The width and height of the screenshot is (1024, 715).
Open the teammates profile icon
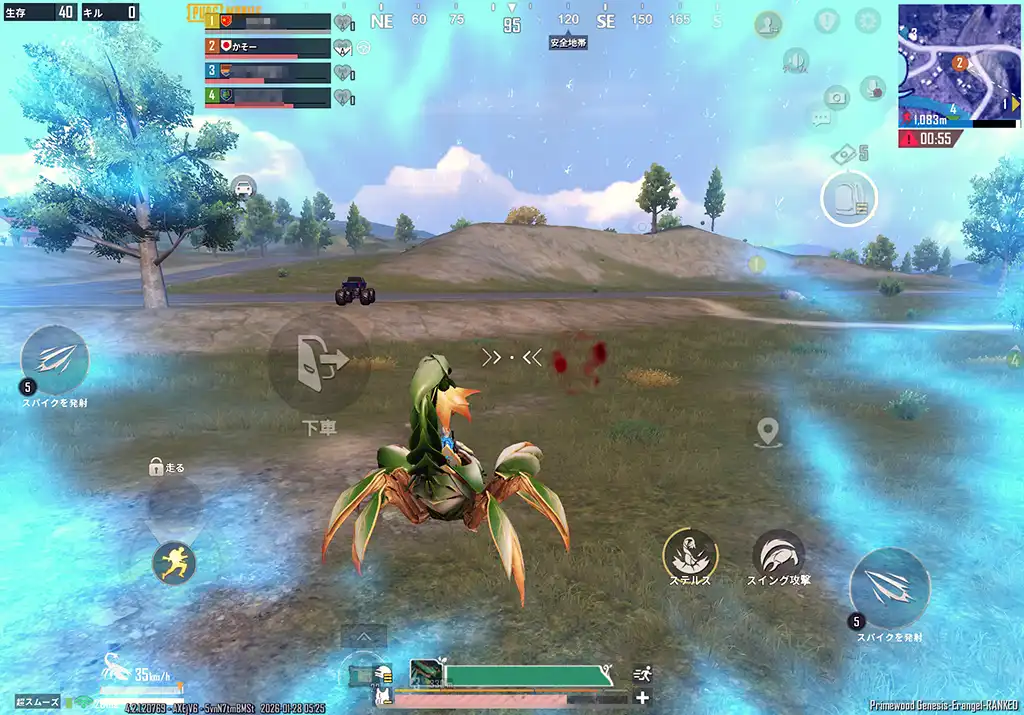point(768,24)
